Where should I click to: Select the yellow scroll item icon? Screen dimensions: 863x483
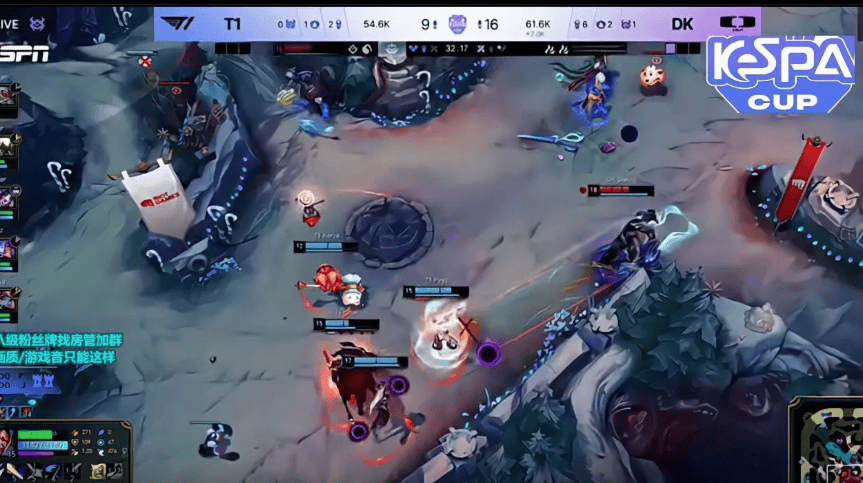point(100,468)
